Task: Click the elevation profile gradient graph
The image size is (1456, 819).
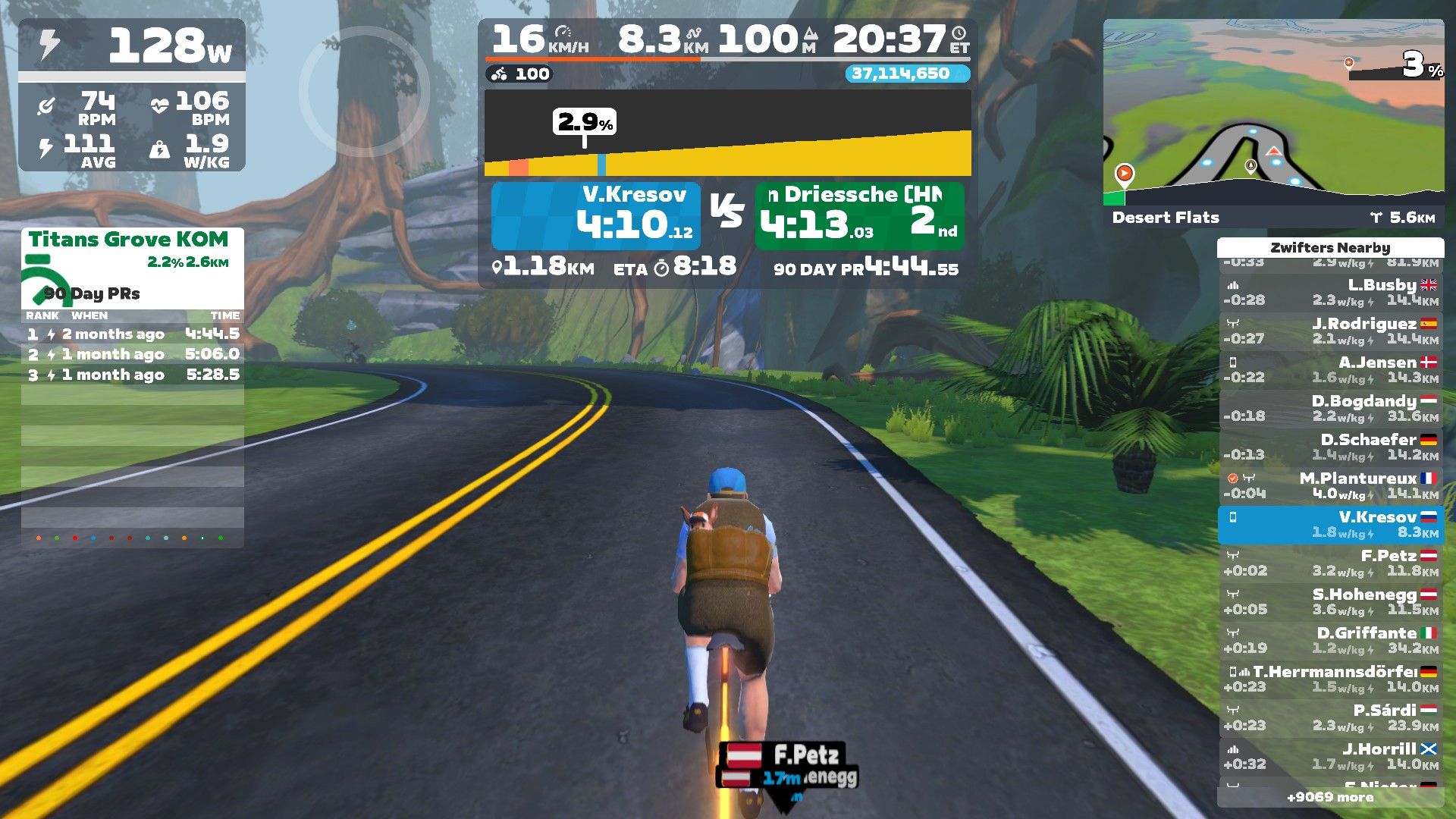Action: tap(727, 133)
